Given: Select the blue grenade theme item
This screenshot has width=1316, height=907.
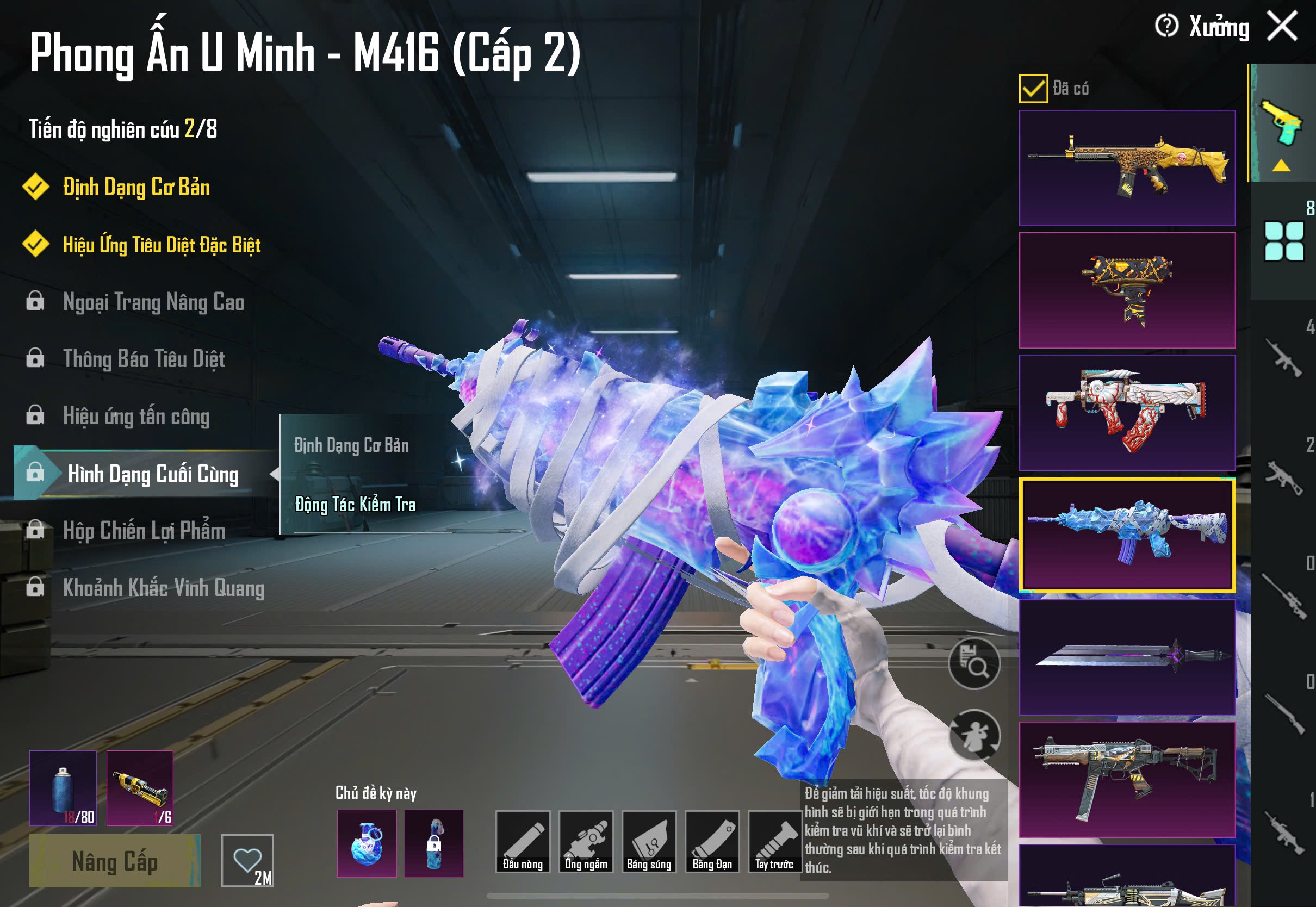Looking at the screenshot, I should pos(367,843).
